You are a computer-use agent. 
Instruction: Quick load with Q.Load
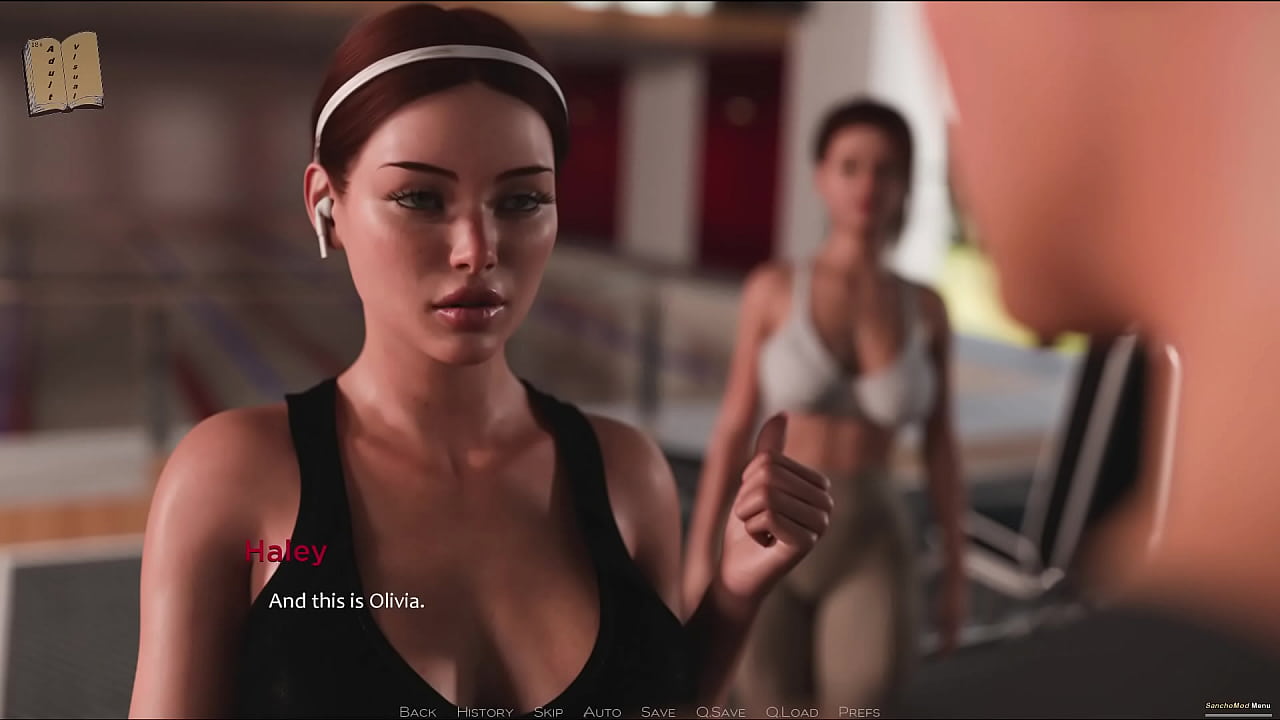[792, 712]
